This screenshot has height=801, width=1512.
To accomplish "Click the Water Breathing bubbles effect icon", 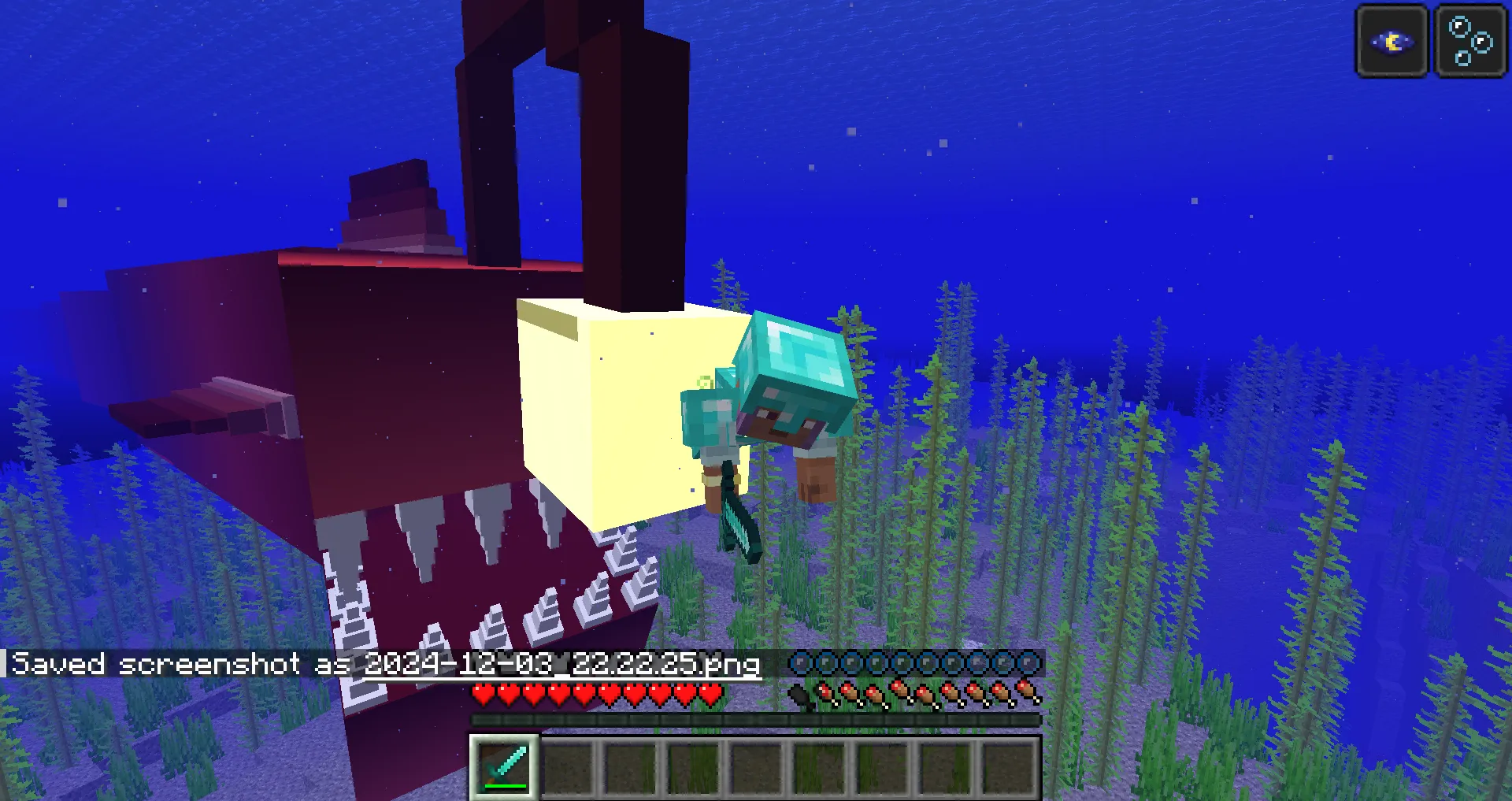I will point(1469,41).
